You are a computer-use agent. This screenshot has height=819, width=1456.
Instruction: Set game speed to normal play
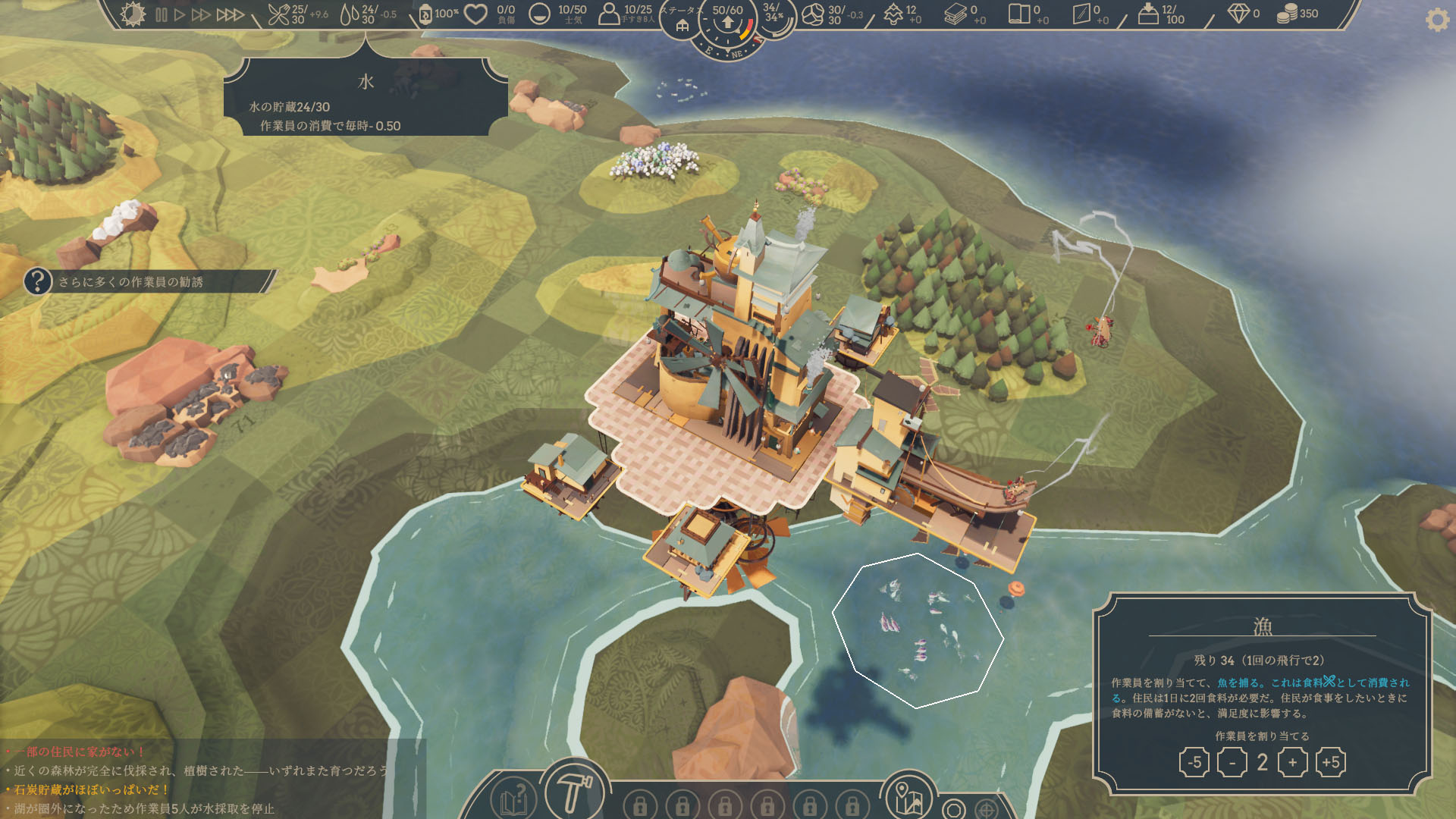[180, 14]
